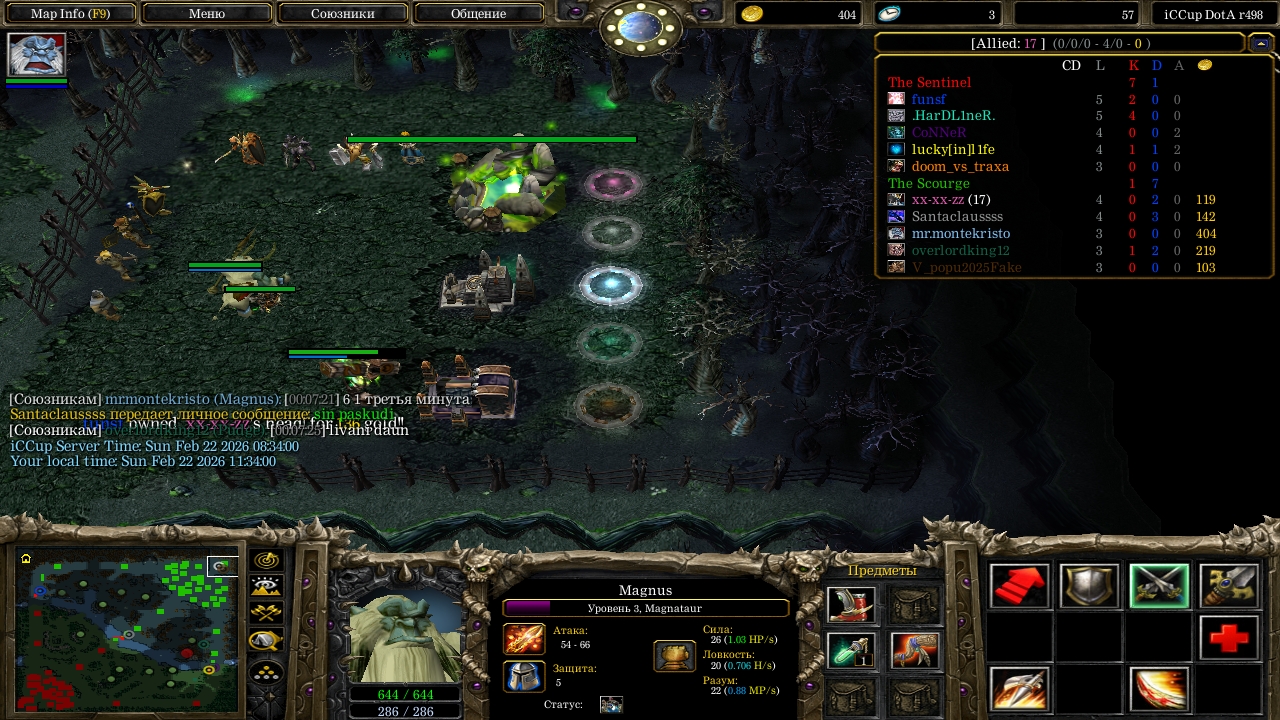Open hero abilities with the red cross button

[1229, 637]
